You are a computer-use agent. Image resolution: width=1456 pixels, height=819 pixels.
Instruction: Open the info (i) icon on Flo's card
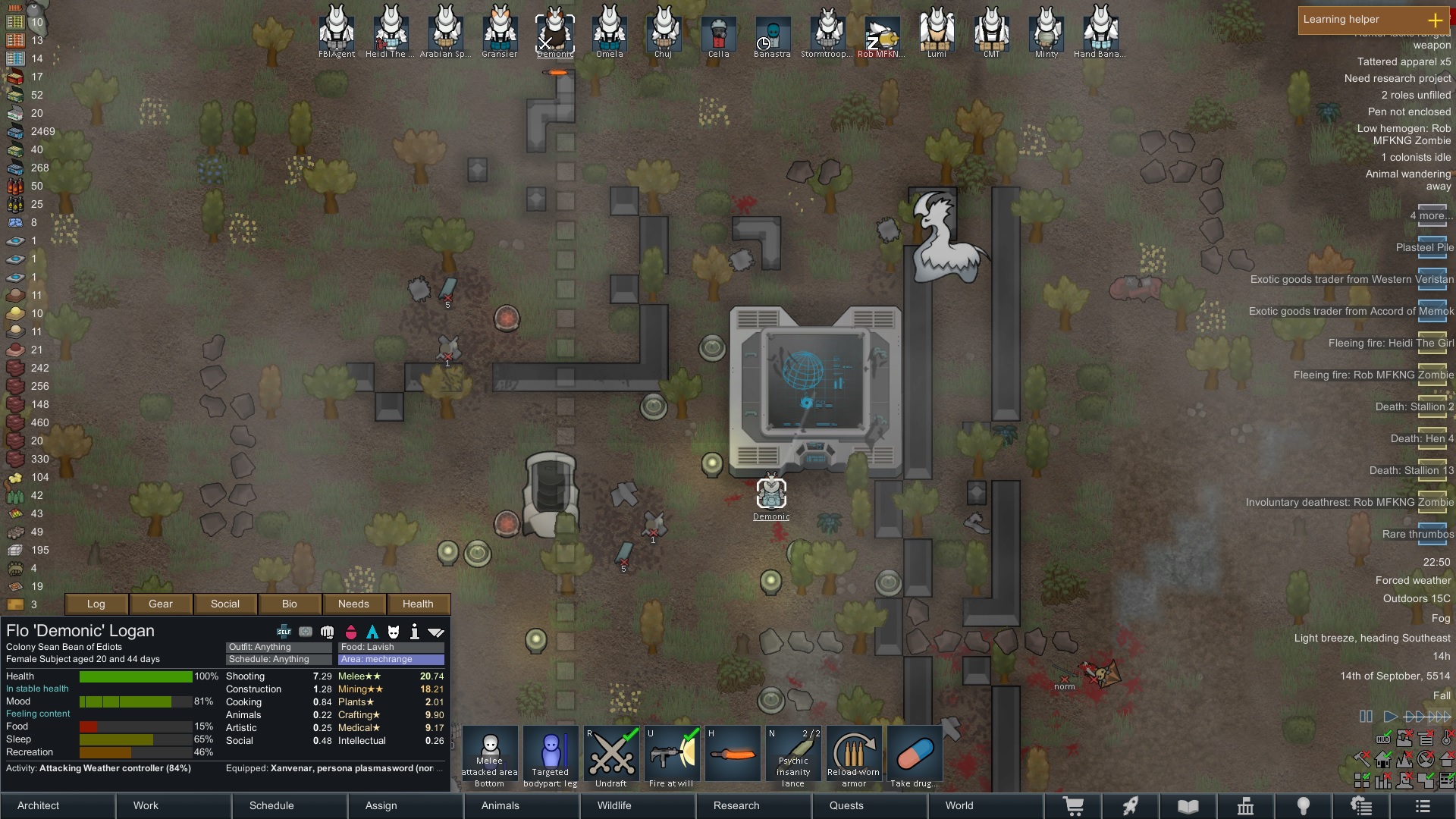414,632
